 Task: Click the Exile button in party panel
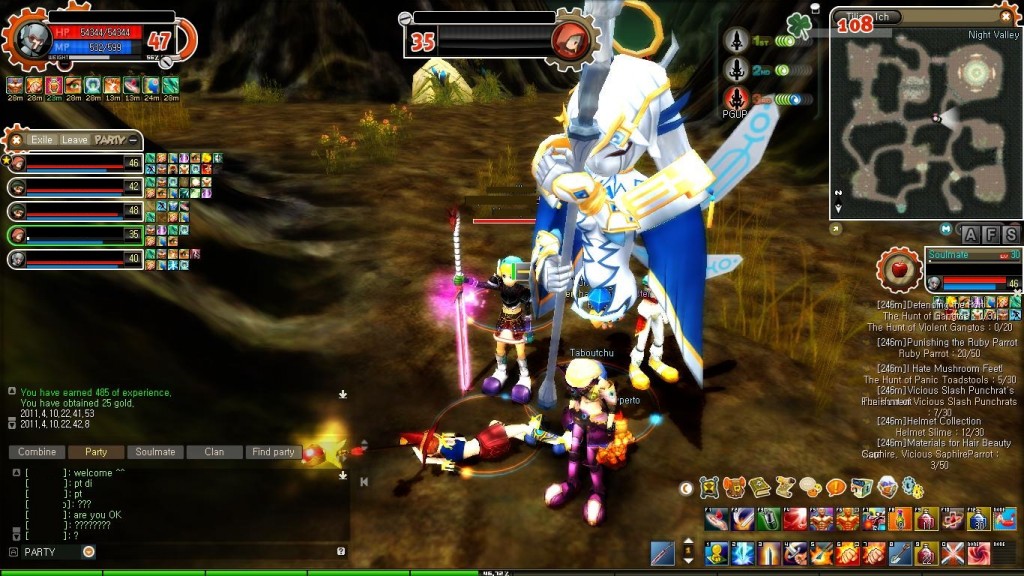click(42, 140)
